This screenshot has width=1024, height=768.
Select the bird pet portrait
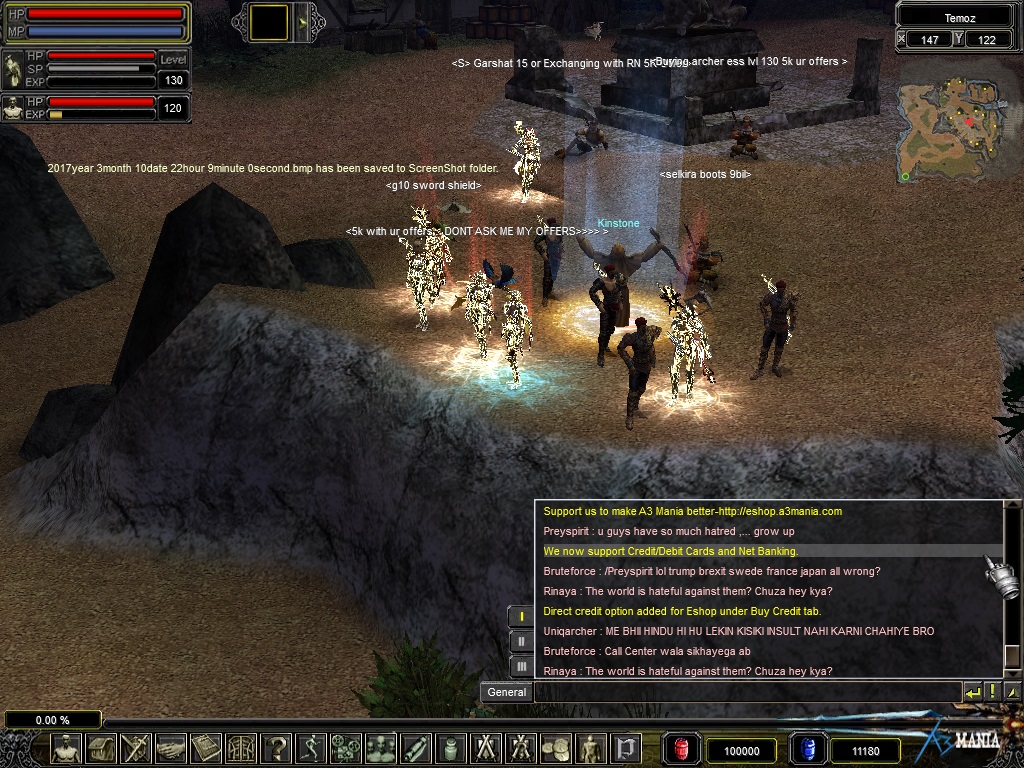click(13, 71)
